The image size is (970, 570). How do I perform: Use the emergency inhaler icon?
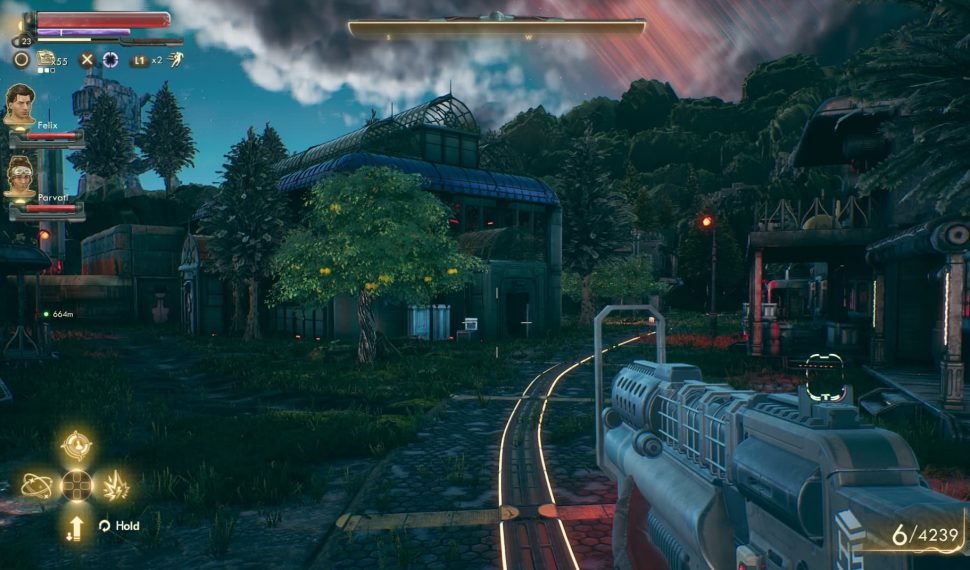[45, 59]
